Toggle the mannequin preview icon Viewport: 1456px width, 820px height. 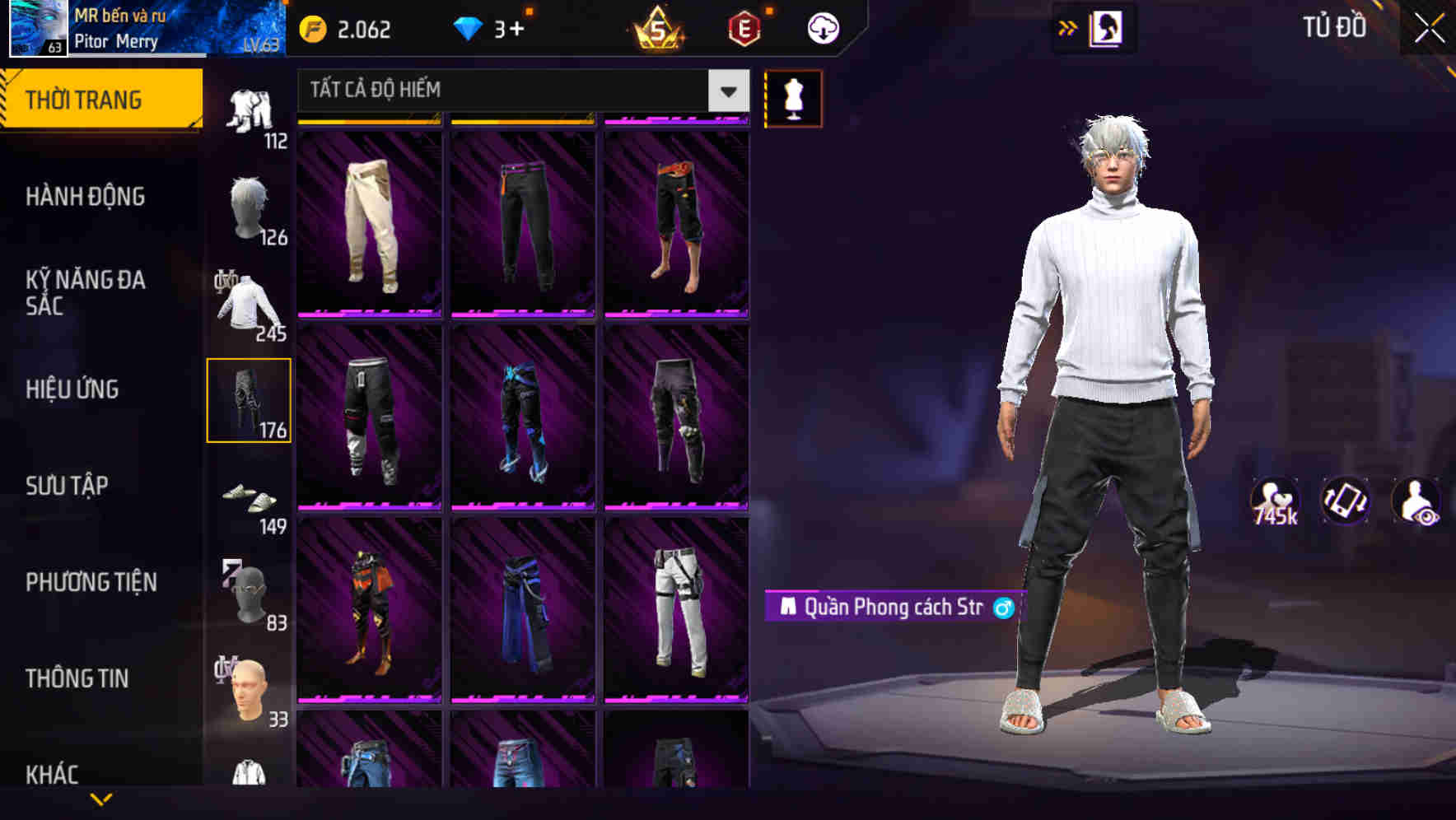coord(792,97)
